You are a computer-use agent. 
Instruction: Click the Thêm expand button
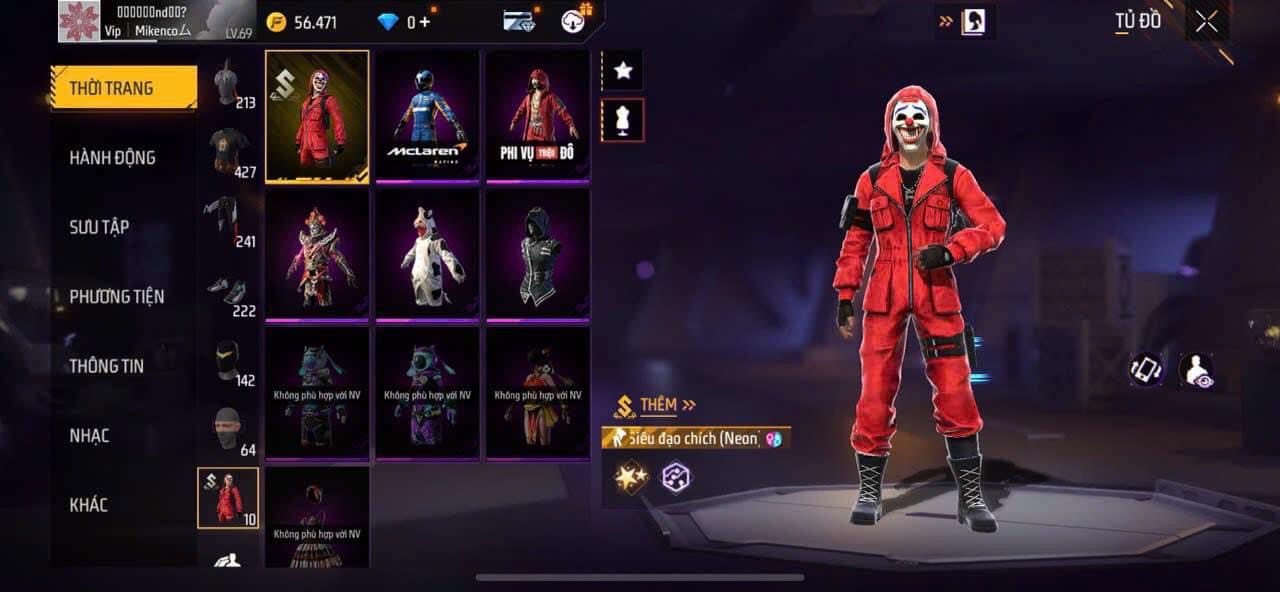coord(658,405)
